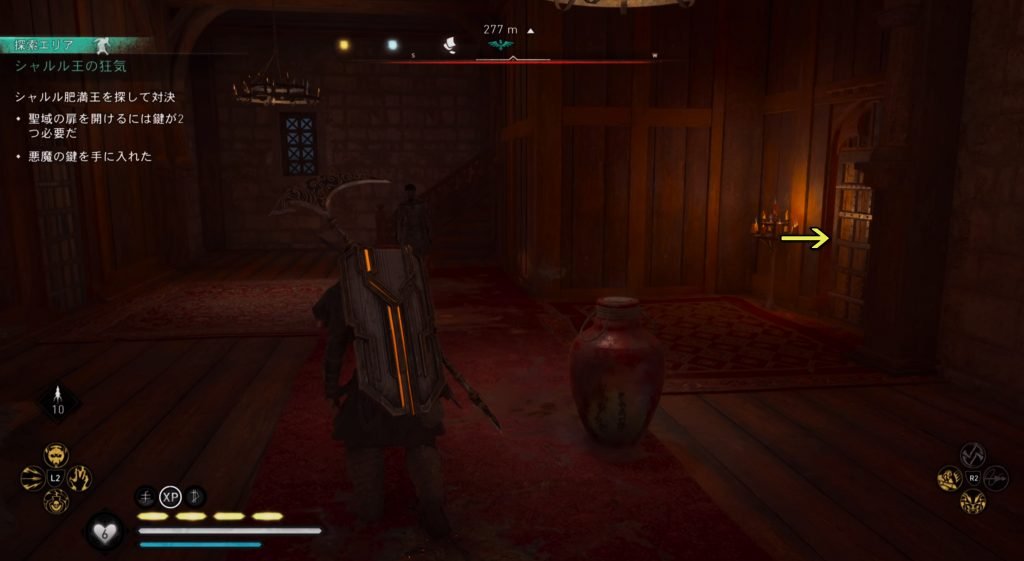Use the flaming hand ranged ability
This screenshot has height=561, width=1024.
tap(80, 478)
